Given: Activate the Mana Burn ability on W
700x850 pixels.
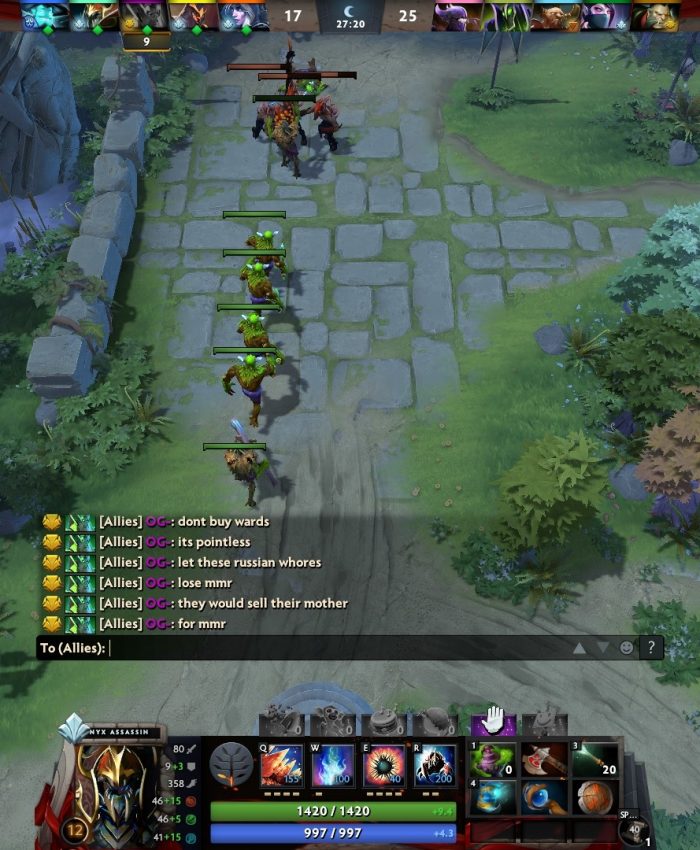Looking at the screenshot, I should [333, 766].
